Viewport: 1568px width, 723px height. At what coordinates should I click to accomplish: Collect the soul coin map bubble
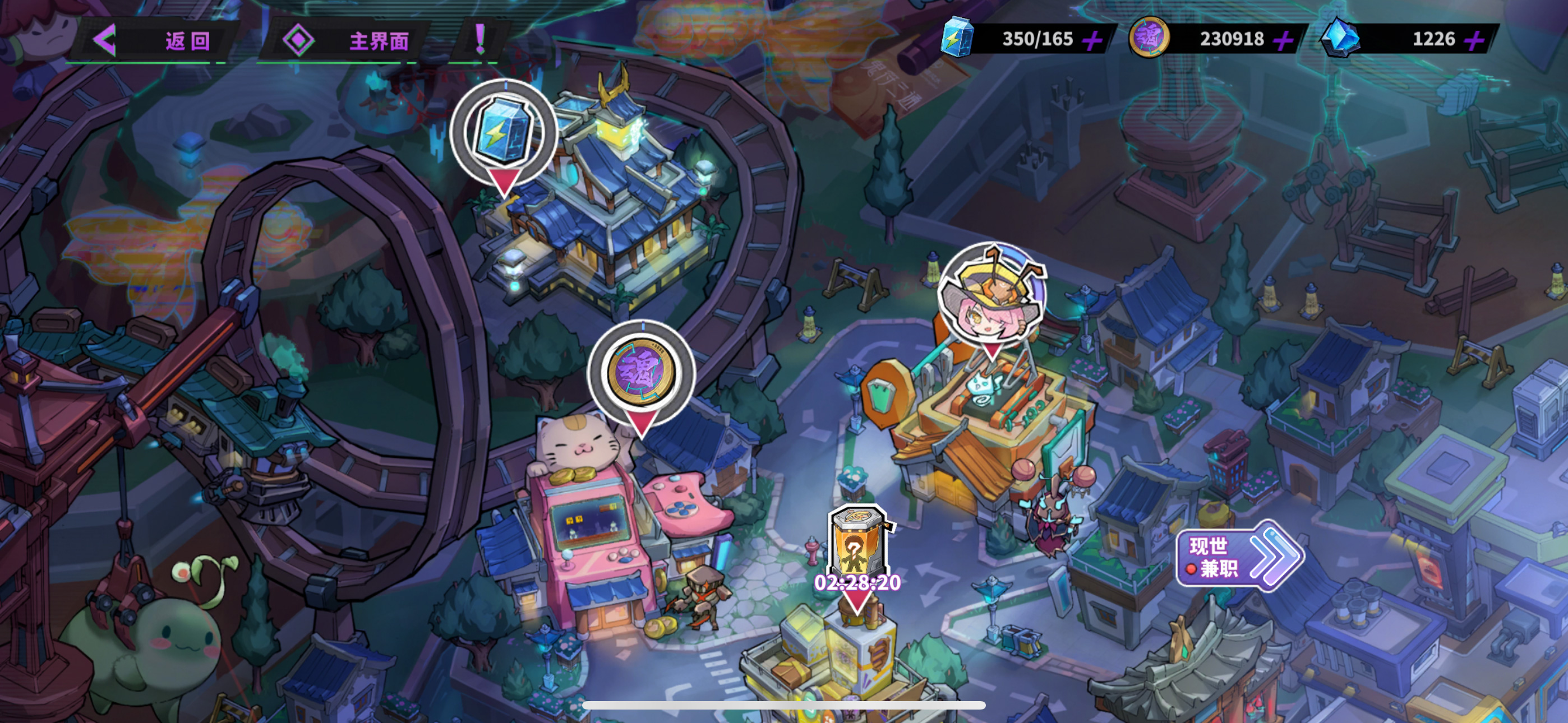(641, 372)
